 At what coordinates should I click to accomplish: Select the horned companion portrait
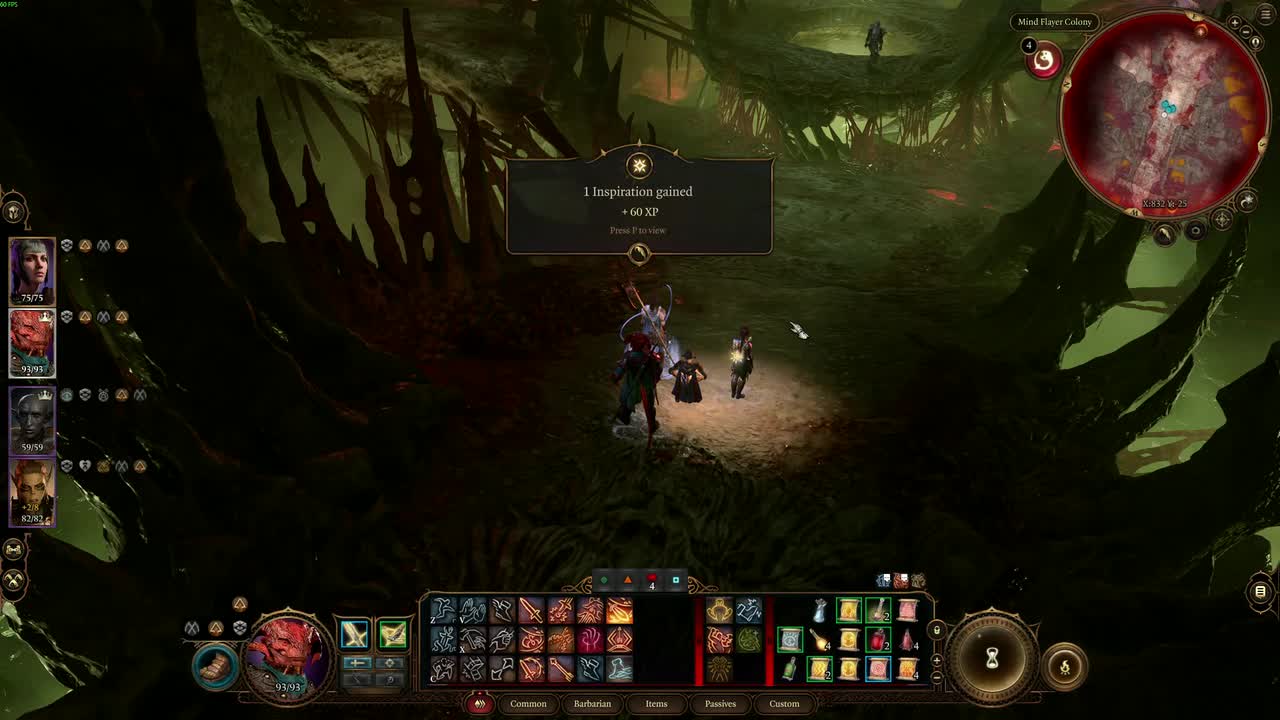(32, 492)
